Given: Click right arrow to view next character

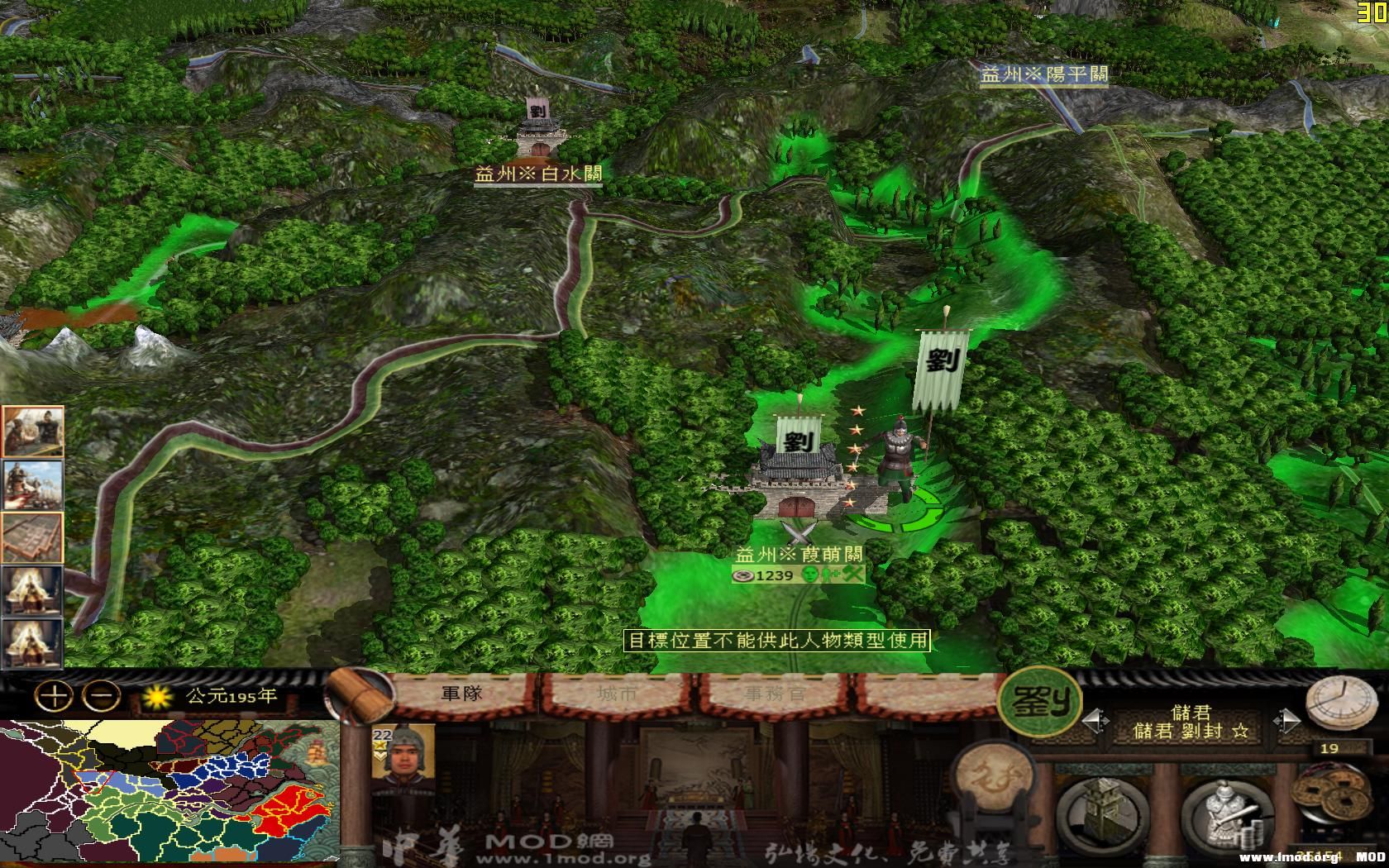Looking at the screenshot, I should click(x=1286, y=720).
